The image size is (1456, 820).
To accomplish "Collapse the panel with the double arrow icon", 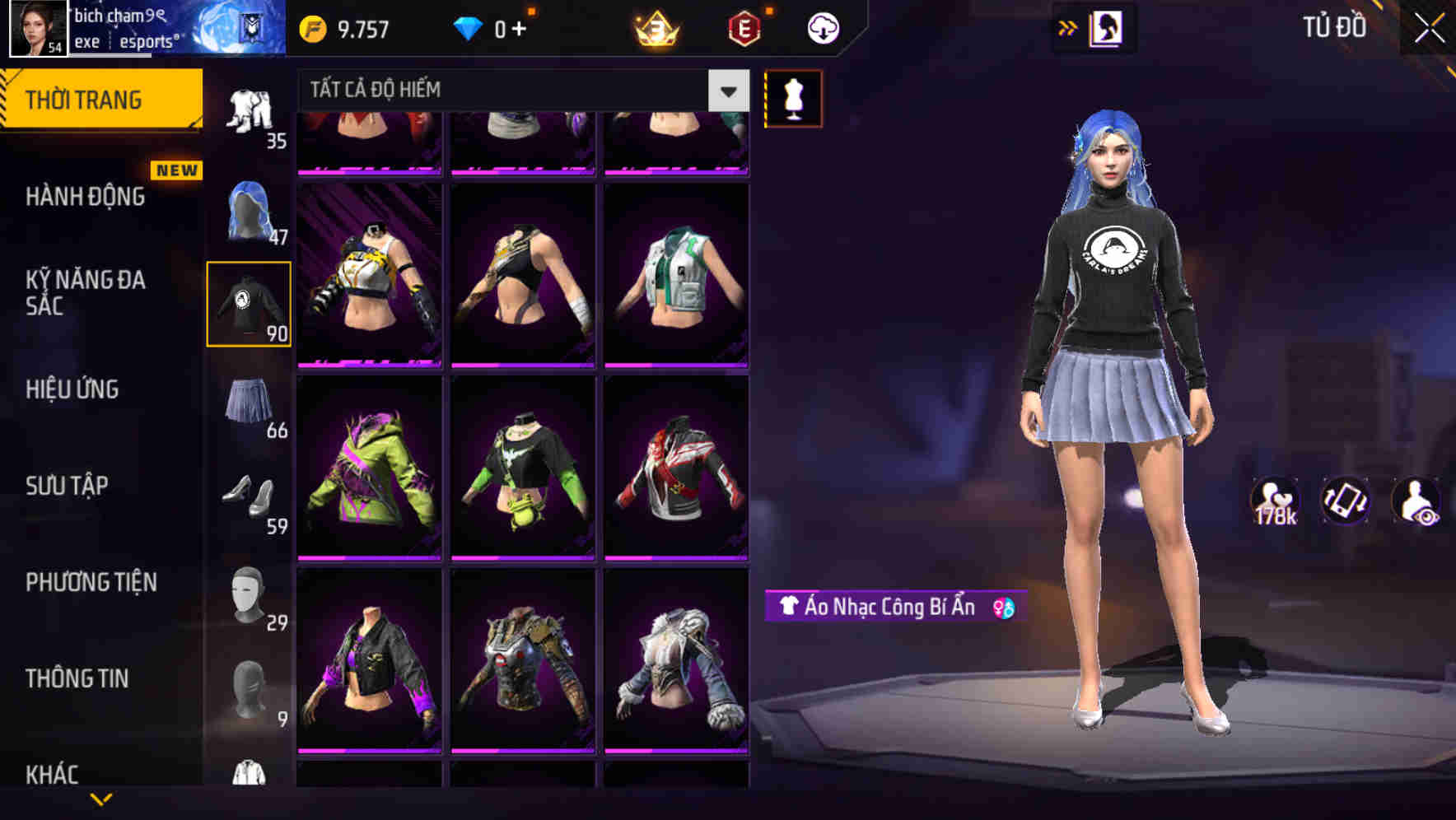I will click(1069, 27).
